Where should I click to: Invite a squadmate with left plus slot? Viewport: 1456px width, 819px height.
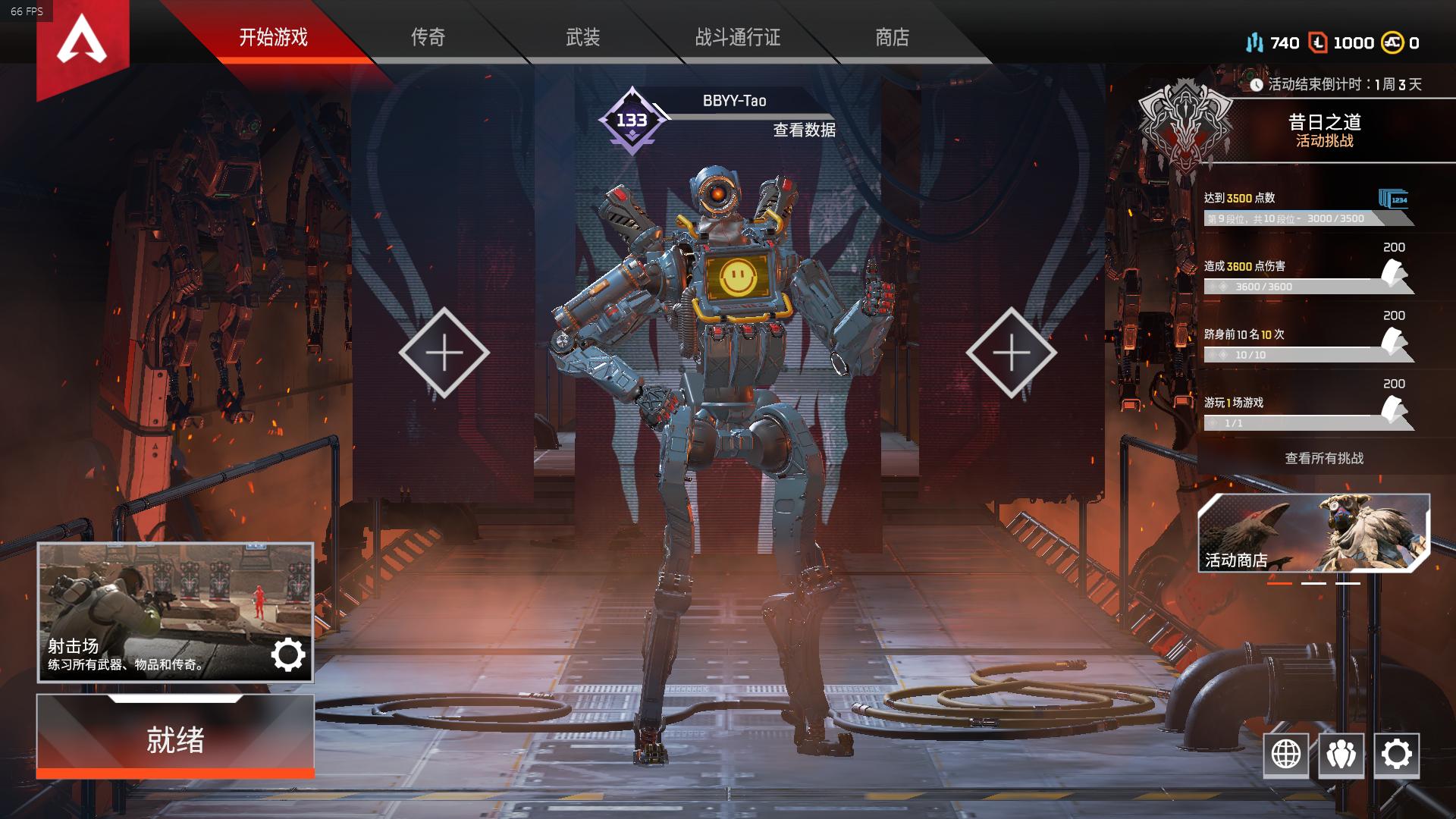click(444, 353)
